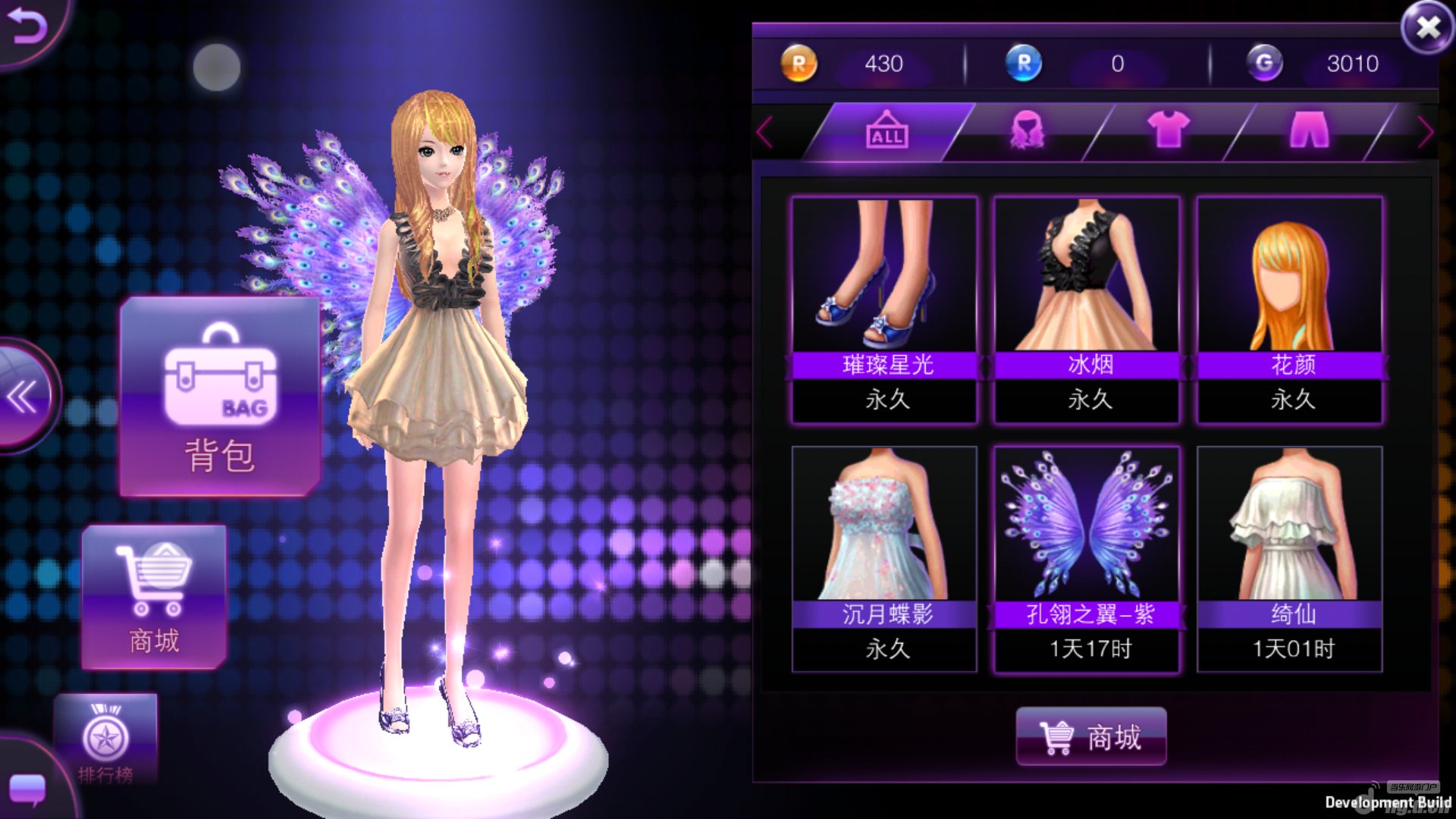Viewport: 1456px width, 819px height.
Task: Click the cart icon on the 商城 button
Action: pyautogui.click(x=1055, y=737)
